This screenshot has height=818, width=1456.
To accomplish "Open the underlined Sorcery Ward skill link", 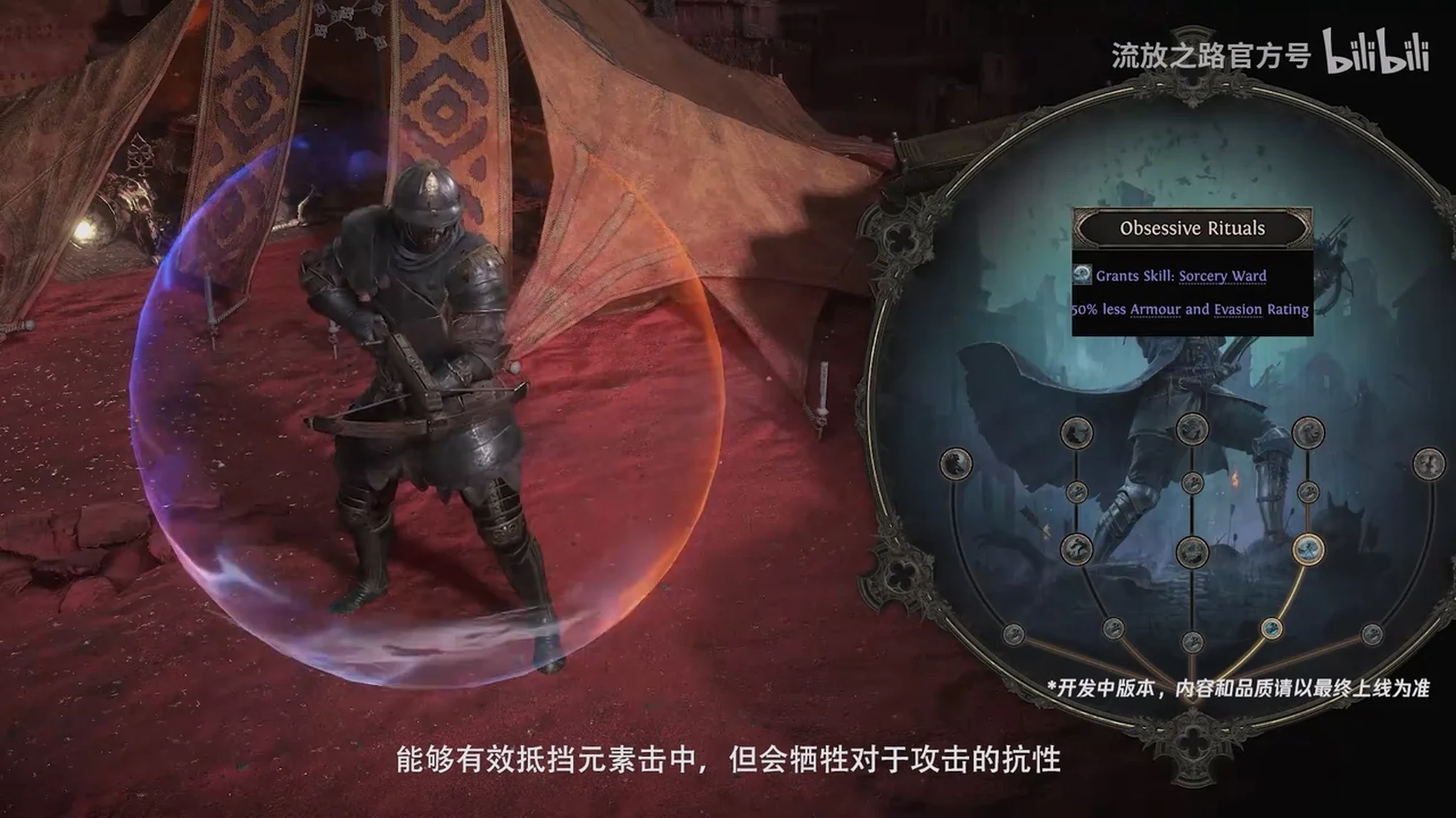I will [1222, 276].
